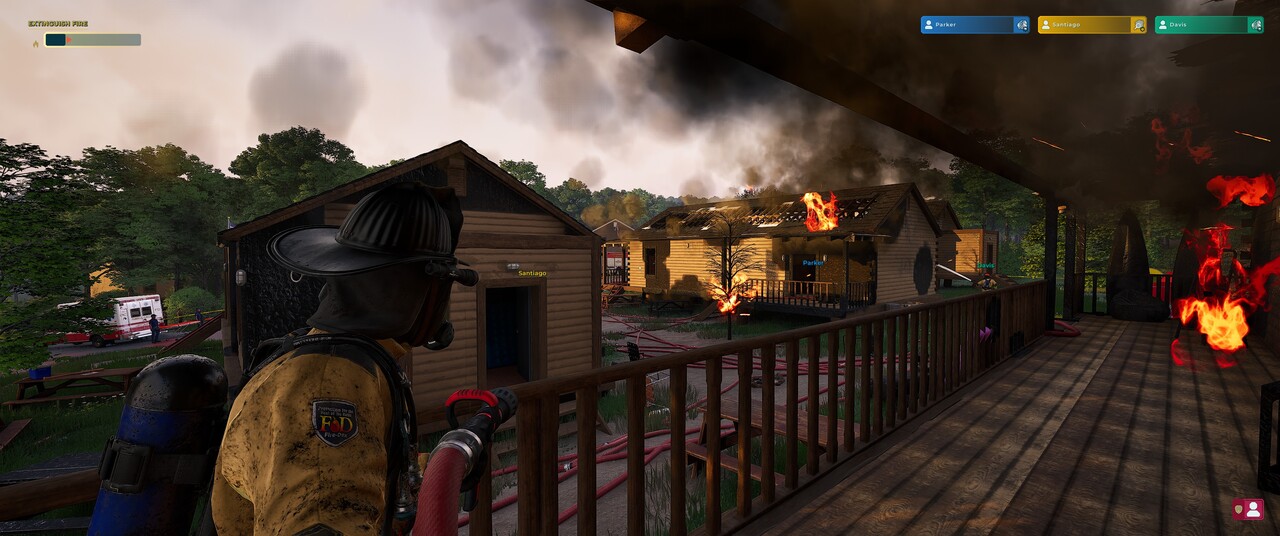Click the task icon beside Davis's name
The height and width of the screenshot is (536, 1280).
coord(1255,25)
